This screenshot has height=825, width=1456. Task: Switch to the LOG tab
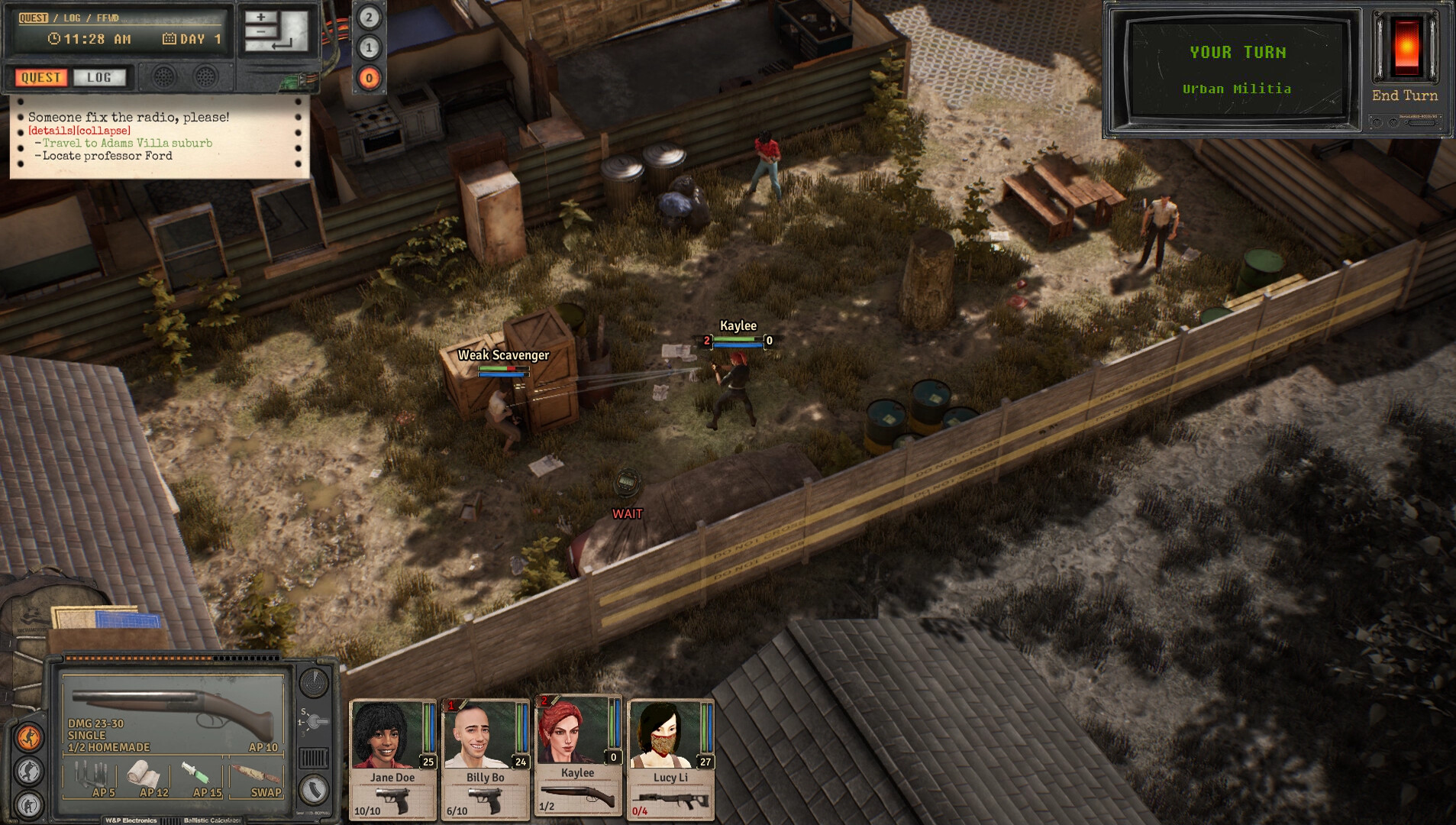[x=100, y=77]
